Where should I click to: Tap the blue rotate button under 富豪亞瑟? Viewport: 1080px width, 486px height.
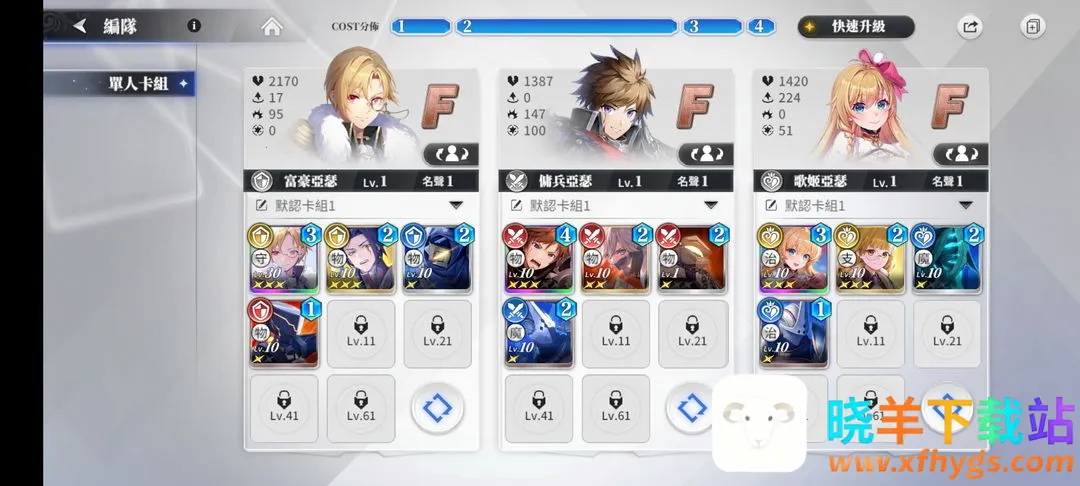pyautogui.click(x=437, y=410)
